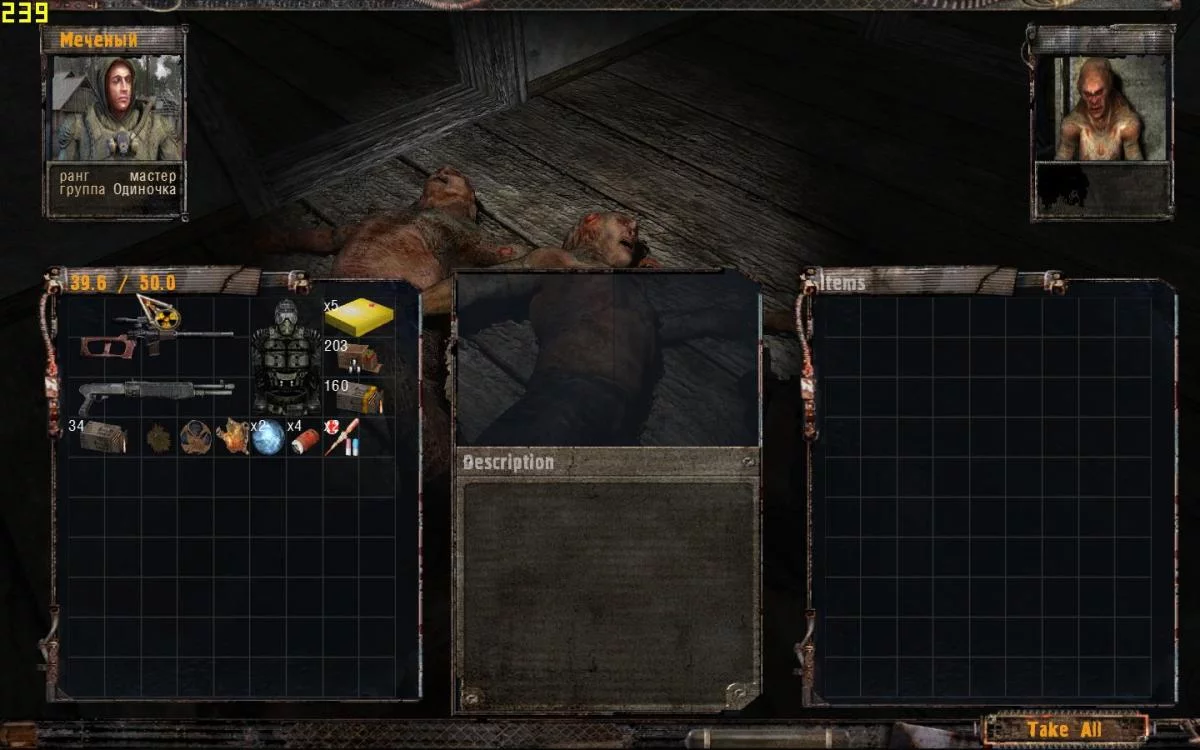1200x750 pixels.
Task: Choose the ammo box with count 203
Action: [x=358, y=358]
